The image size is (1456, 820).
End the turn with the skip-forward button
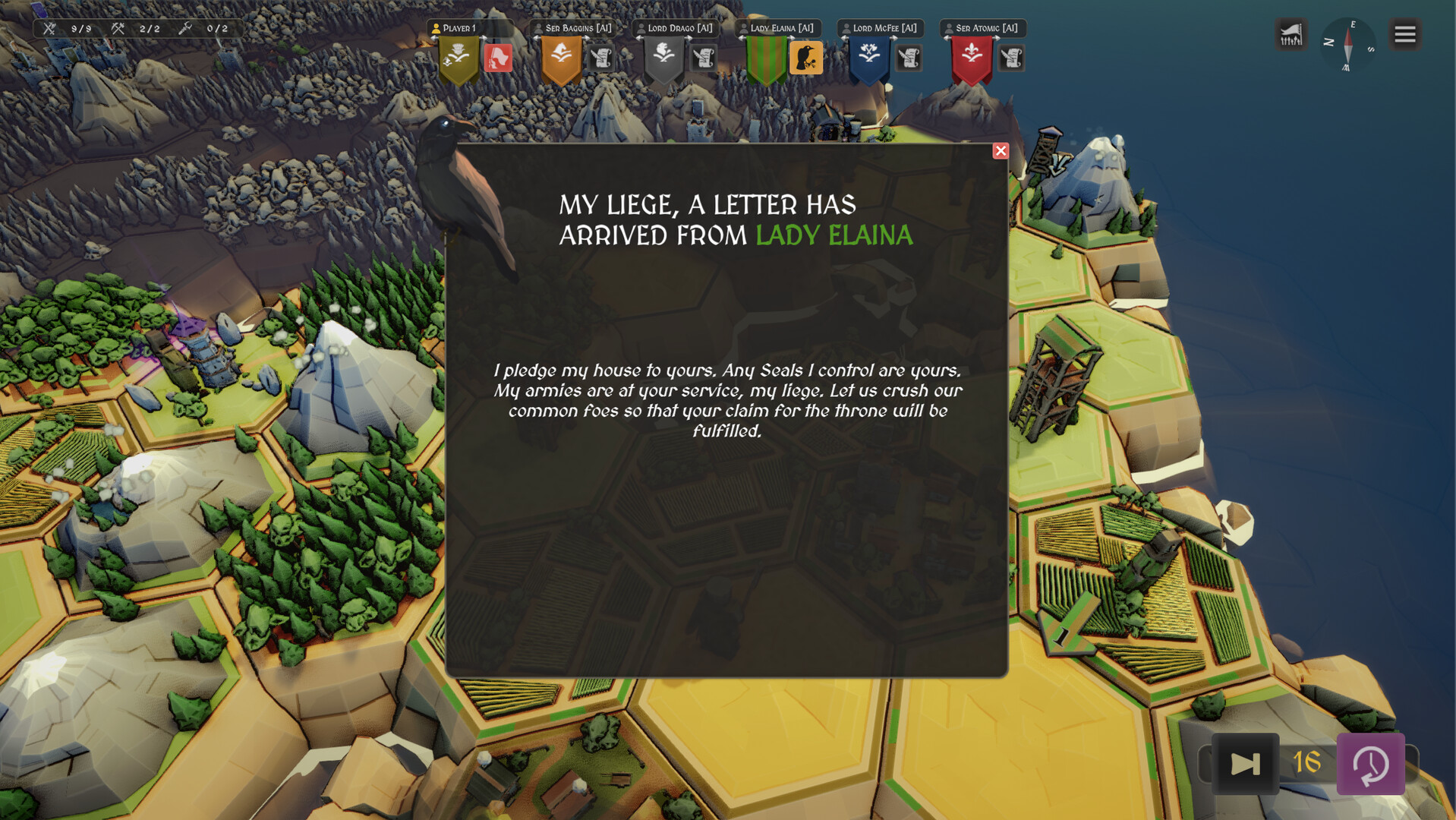[1245, 764]
